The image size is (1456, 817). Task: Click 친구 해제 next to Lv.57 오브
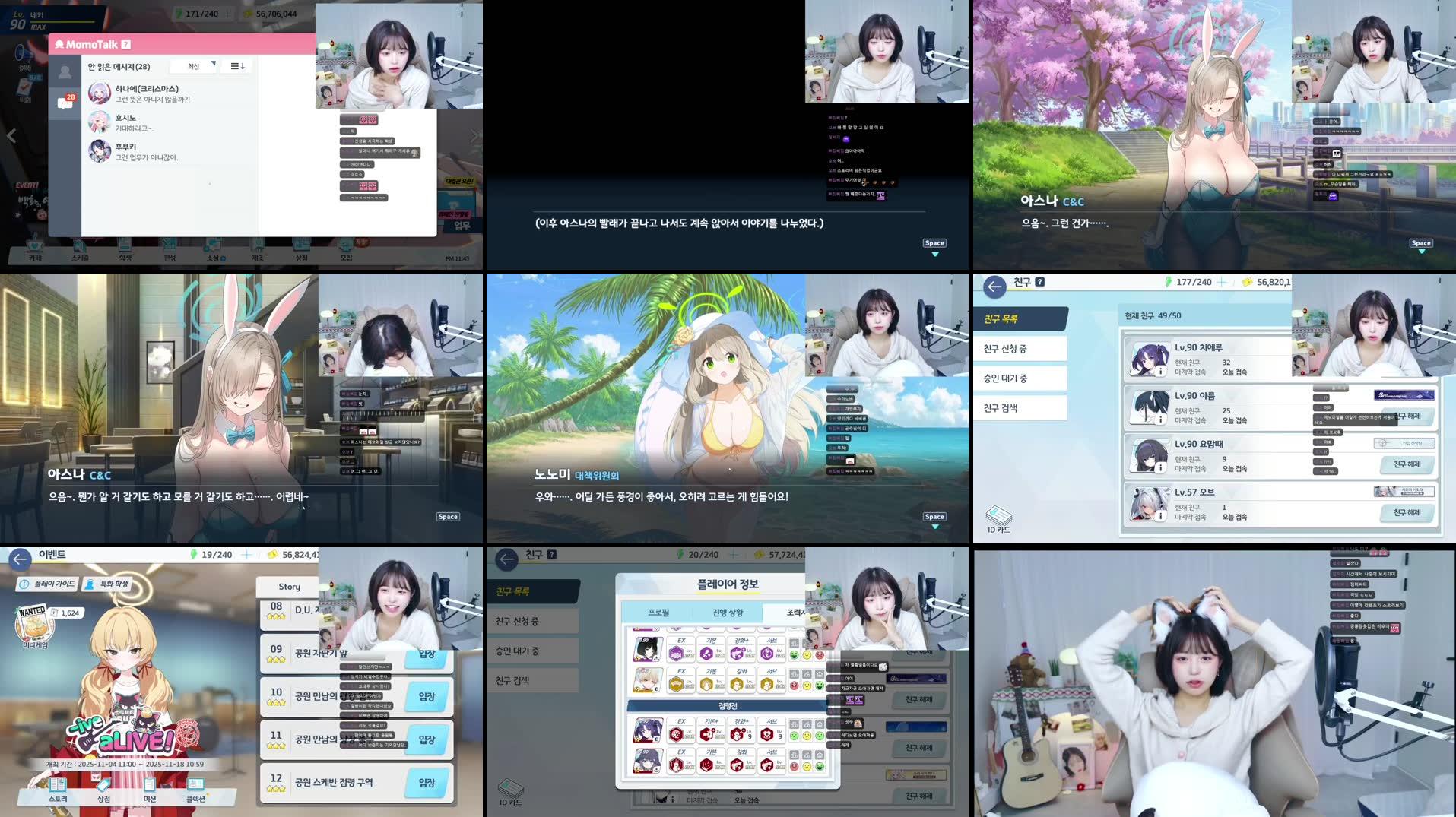tap(1408, 511)
